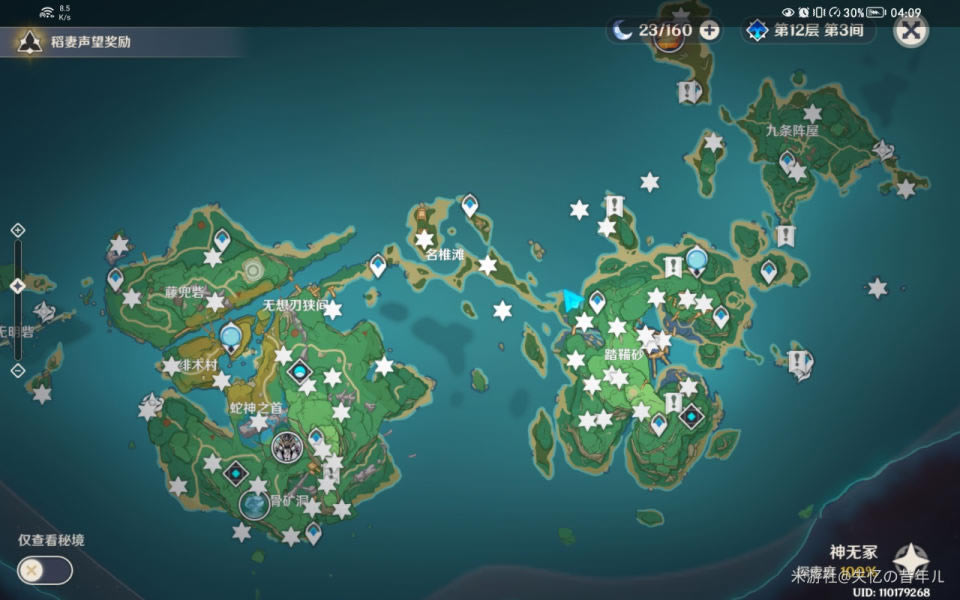Click the map zoom slider handle

pos(17,286)
